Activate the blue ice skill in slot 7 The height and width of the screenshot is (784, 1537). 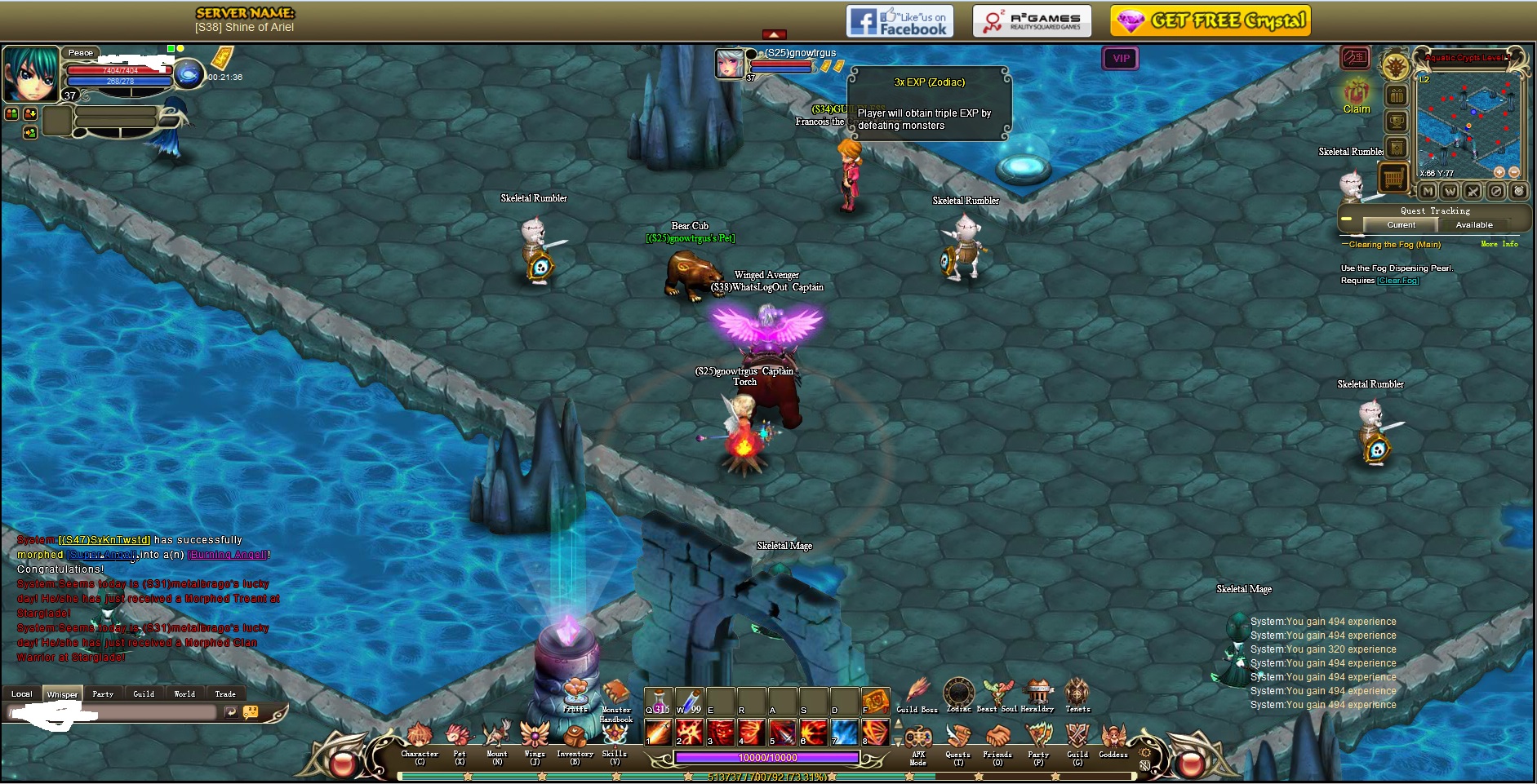[x=845, y=732]
